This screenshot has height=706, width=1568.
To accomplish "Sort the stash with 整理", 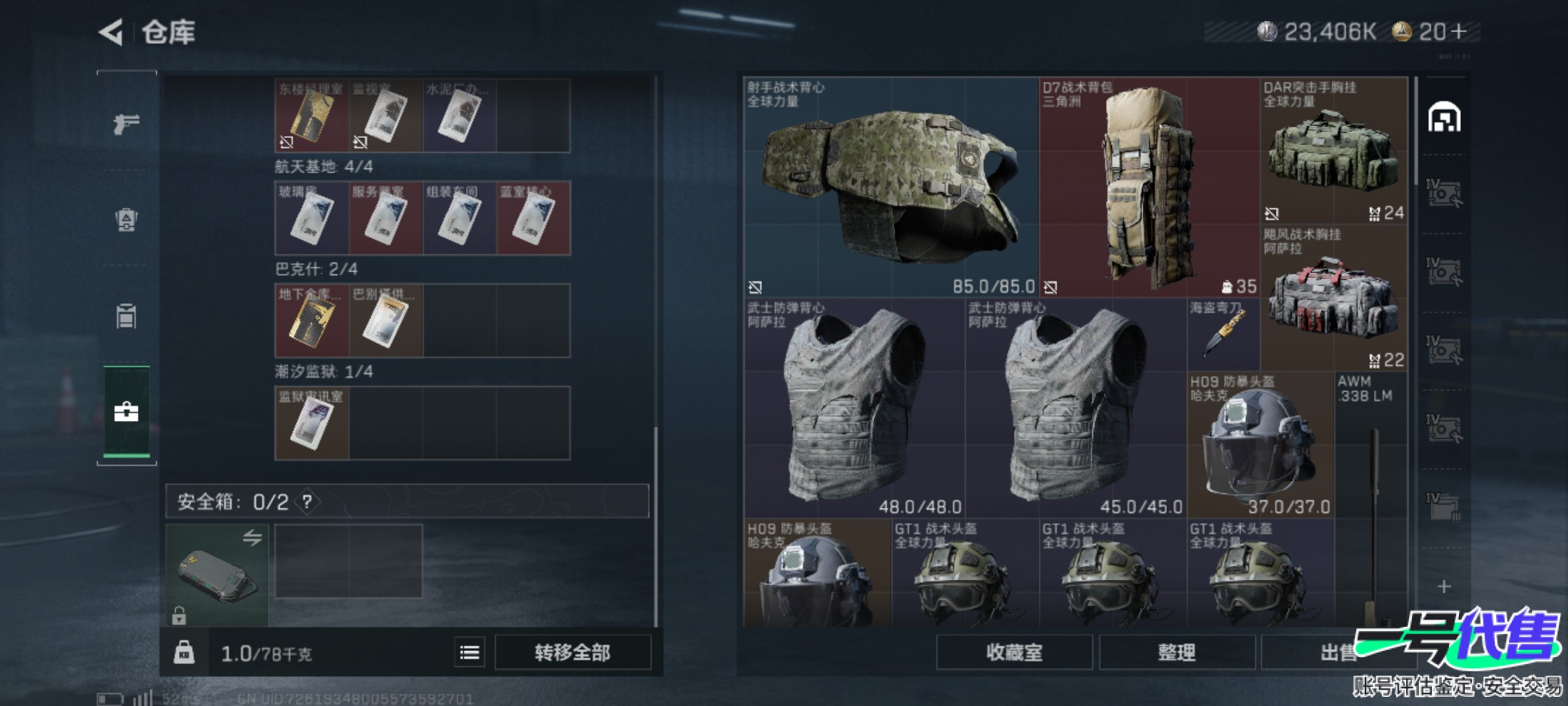I will [1177, 652].
